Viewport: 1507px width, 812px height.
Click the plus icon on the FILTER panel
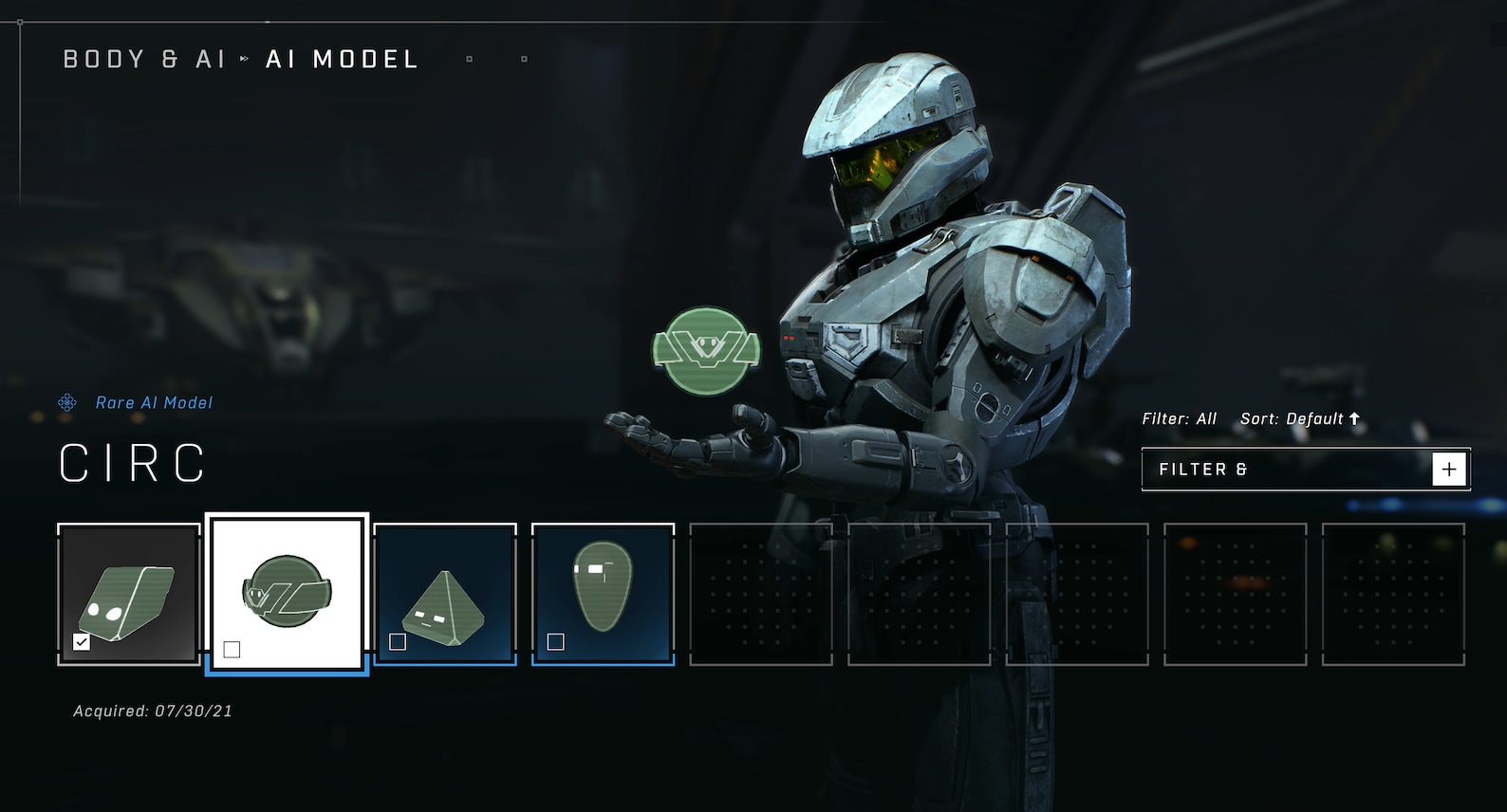(1448, 468)
